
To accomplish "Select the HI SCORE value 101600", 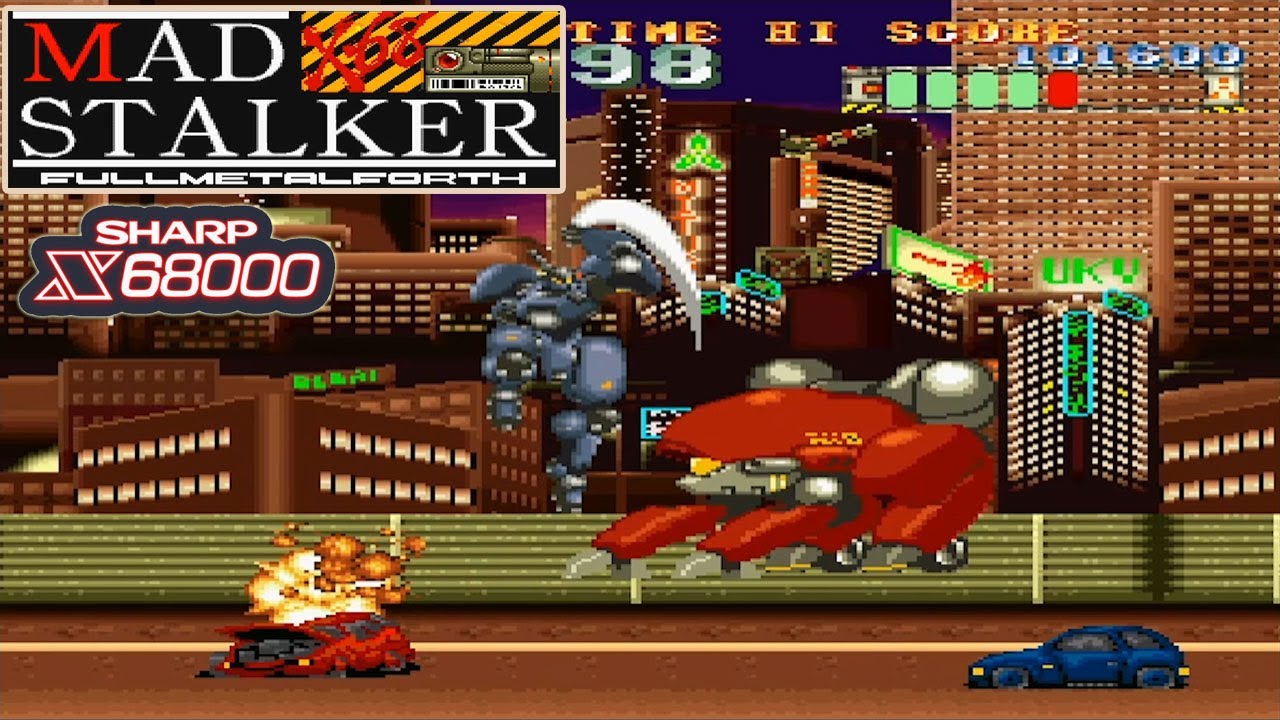I will pos(1132,55).
